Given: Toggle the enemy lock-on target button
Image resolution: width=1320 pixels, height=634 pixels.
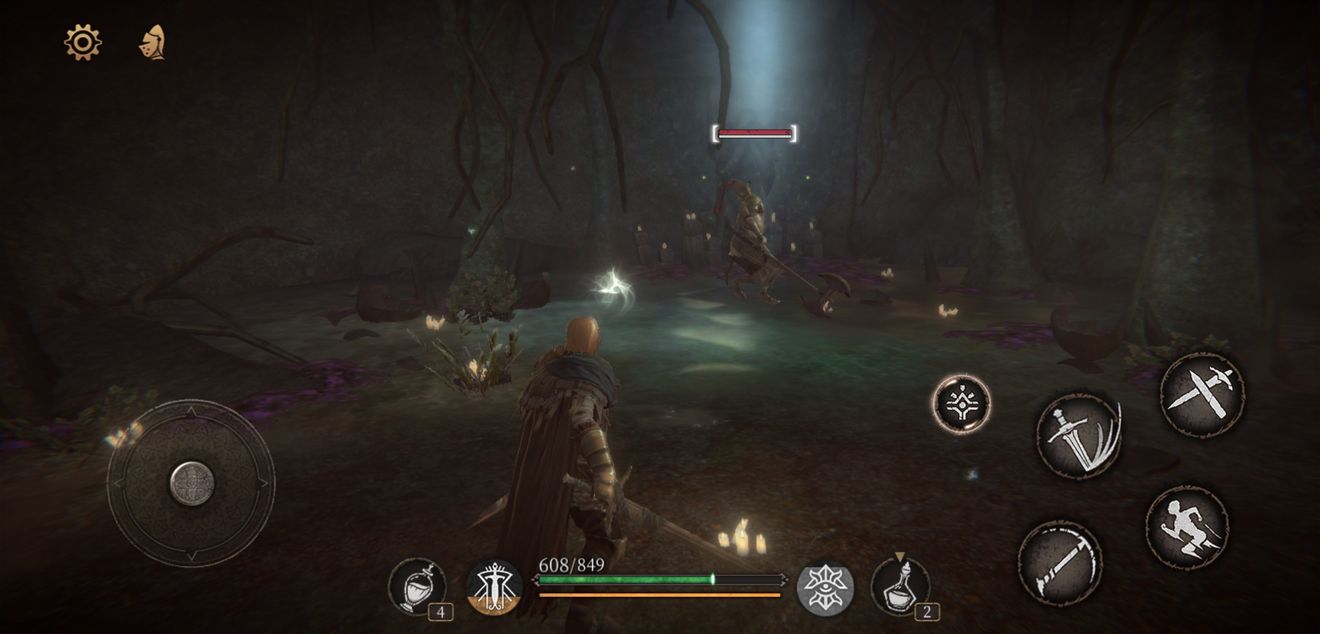Looking at the screenshot, I should tap(961, 404).
